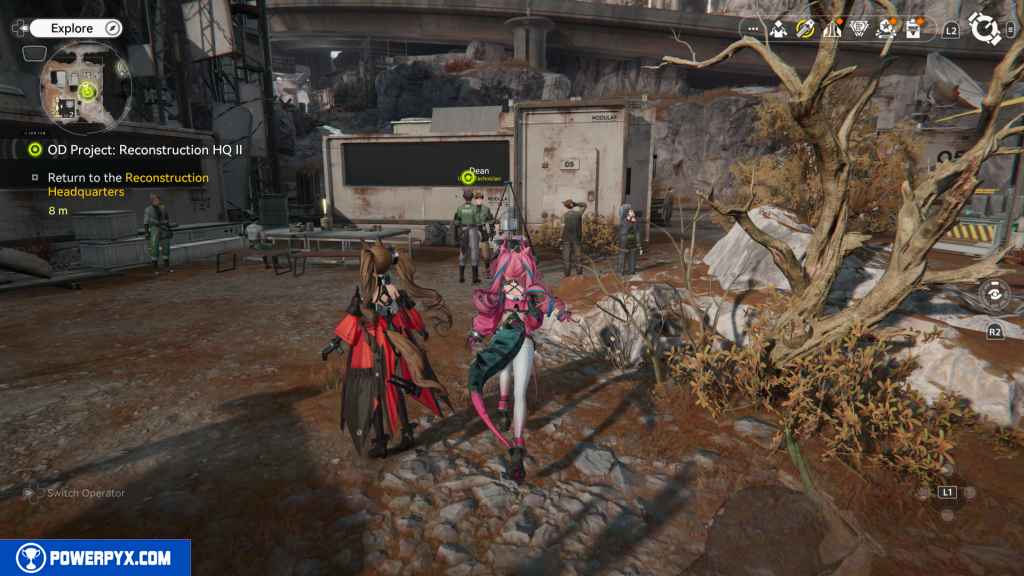This screenshot has width=1024, height=576.
Task: Open the operators team icon
Action: pos(778,29)
